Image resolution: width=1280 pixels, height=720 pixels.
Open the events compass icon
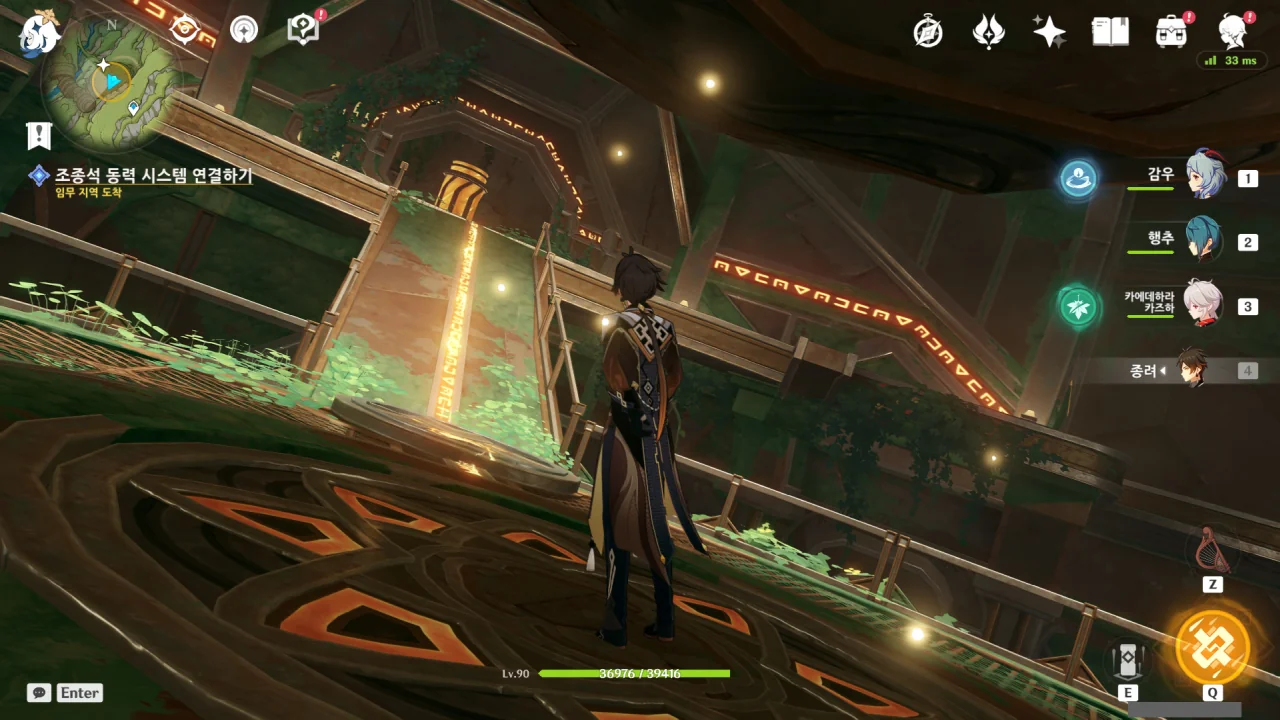[928, 32]
